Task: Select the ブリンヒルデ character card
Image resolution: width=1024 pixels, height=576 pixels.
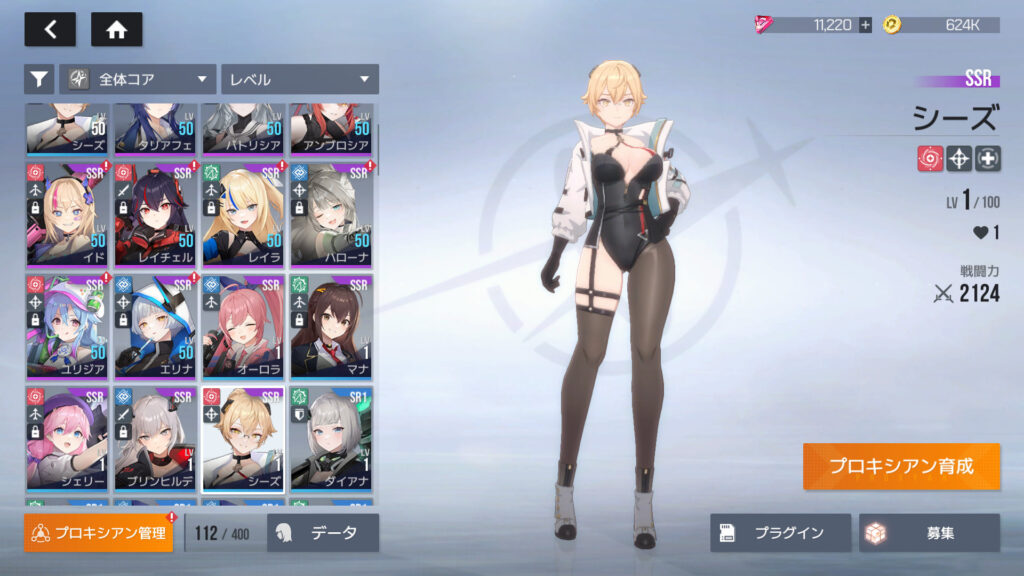Action: click(155, 439)
